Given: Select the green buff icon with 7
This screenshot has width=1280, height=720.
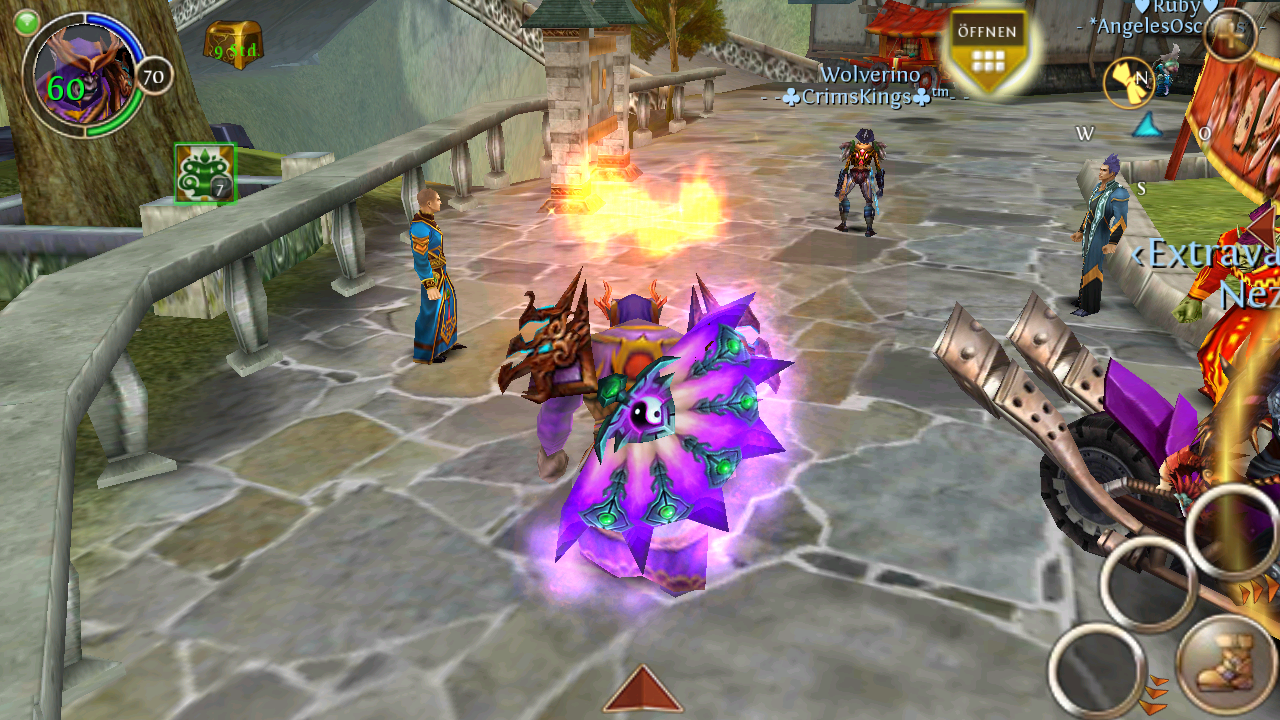Looking at the screenshot, I should point(205,173).
